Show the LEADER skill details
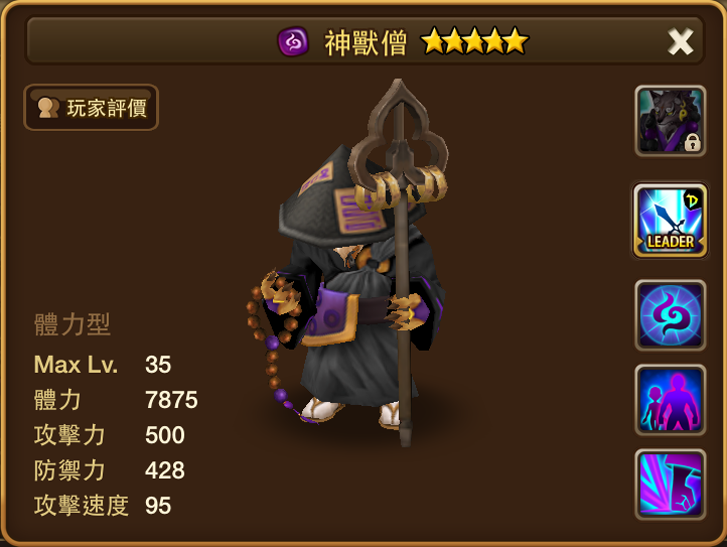 pyautogui.click(x=670, y=220)
